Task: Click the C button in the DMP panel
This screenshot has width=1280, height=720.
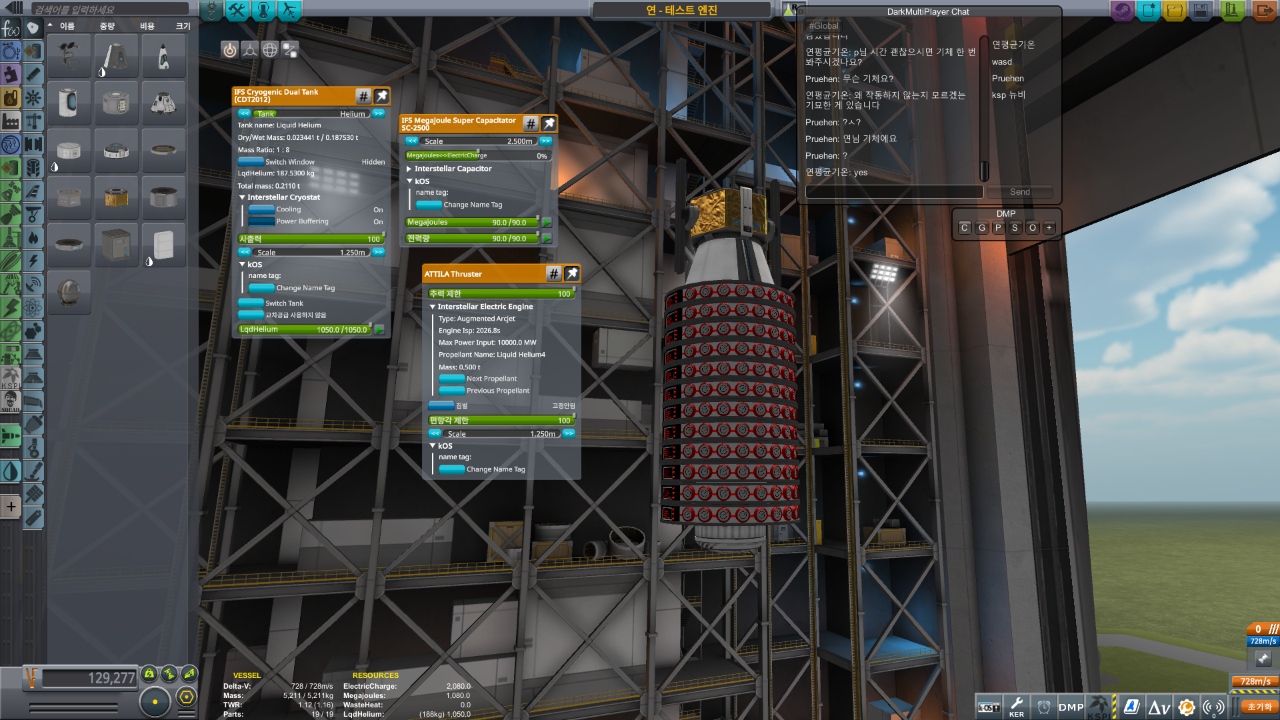Action: click(x=965, y=228)
